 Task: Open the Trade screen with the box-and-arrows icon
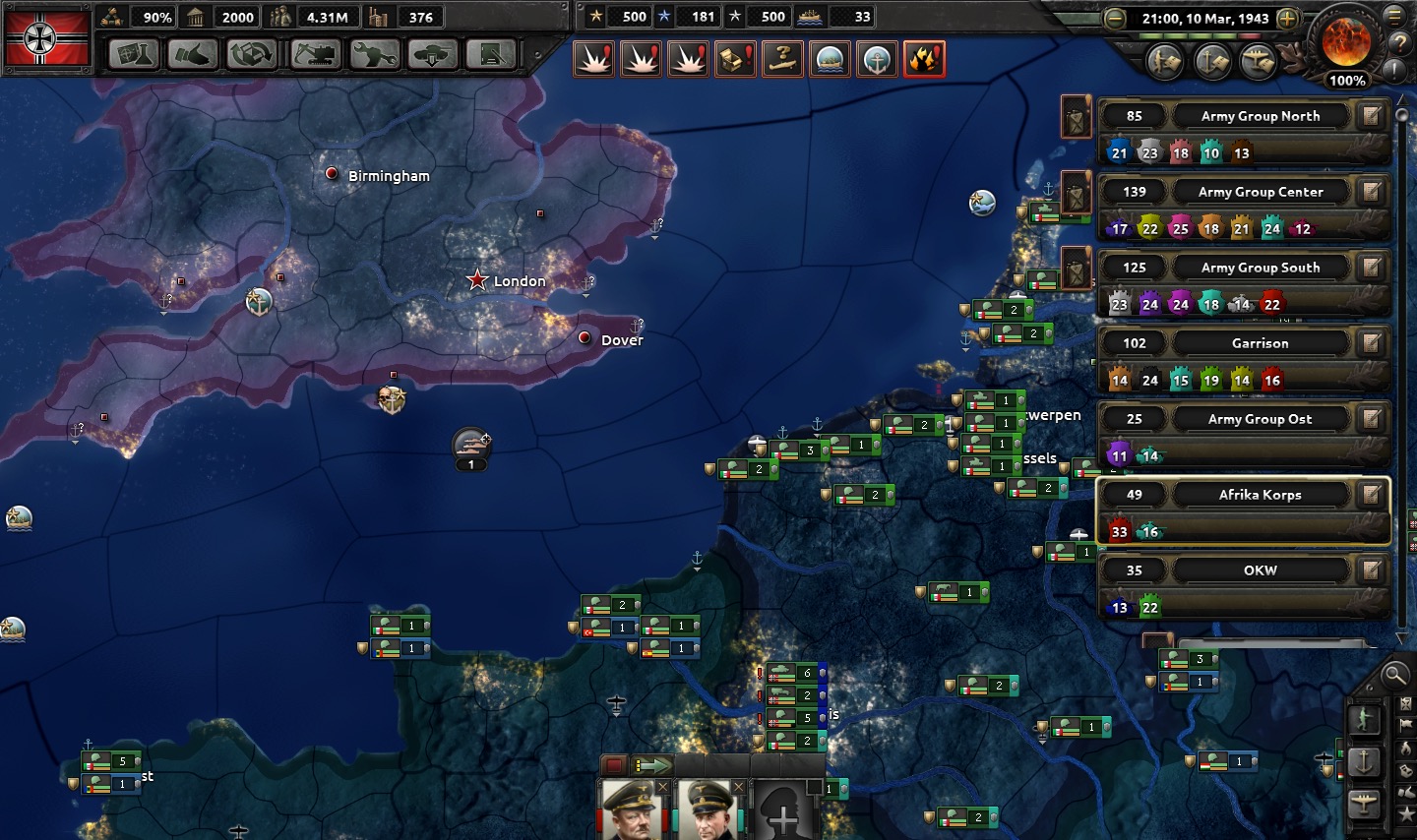pyautogui.click(x=252, y=54)
